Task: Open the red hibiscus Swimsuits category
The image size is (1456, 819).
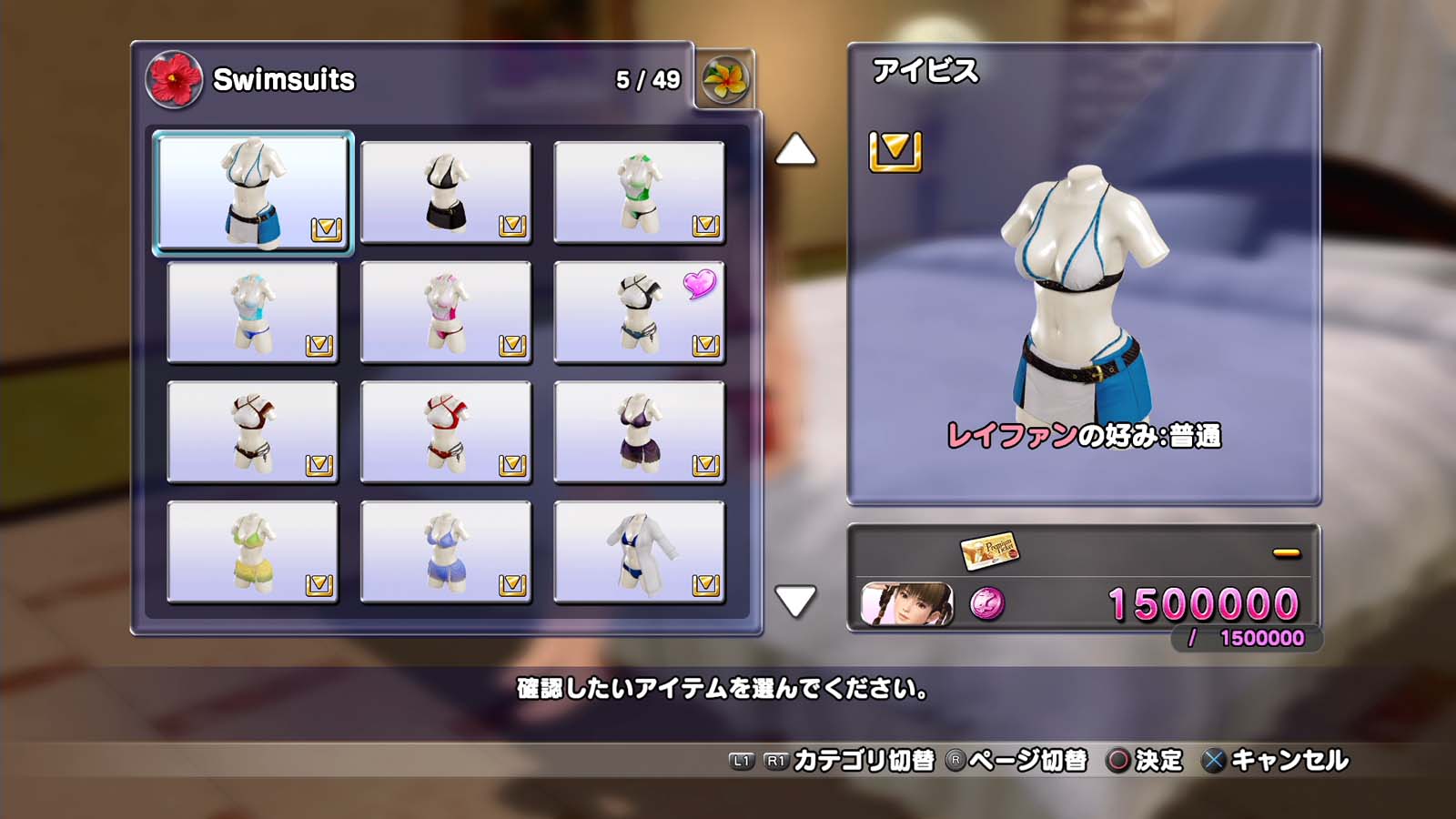Action: [174, 79]
